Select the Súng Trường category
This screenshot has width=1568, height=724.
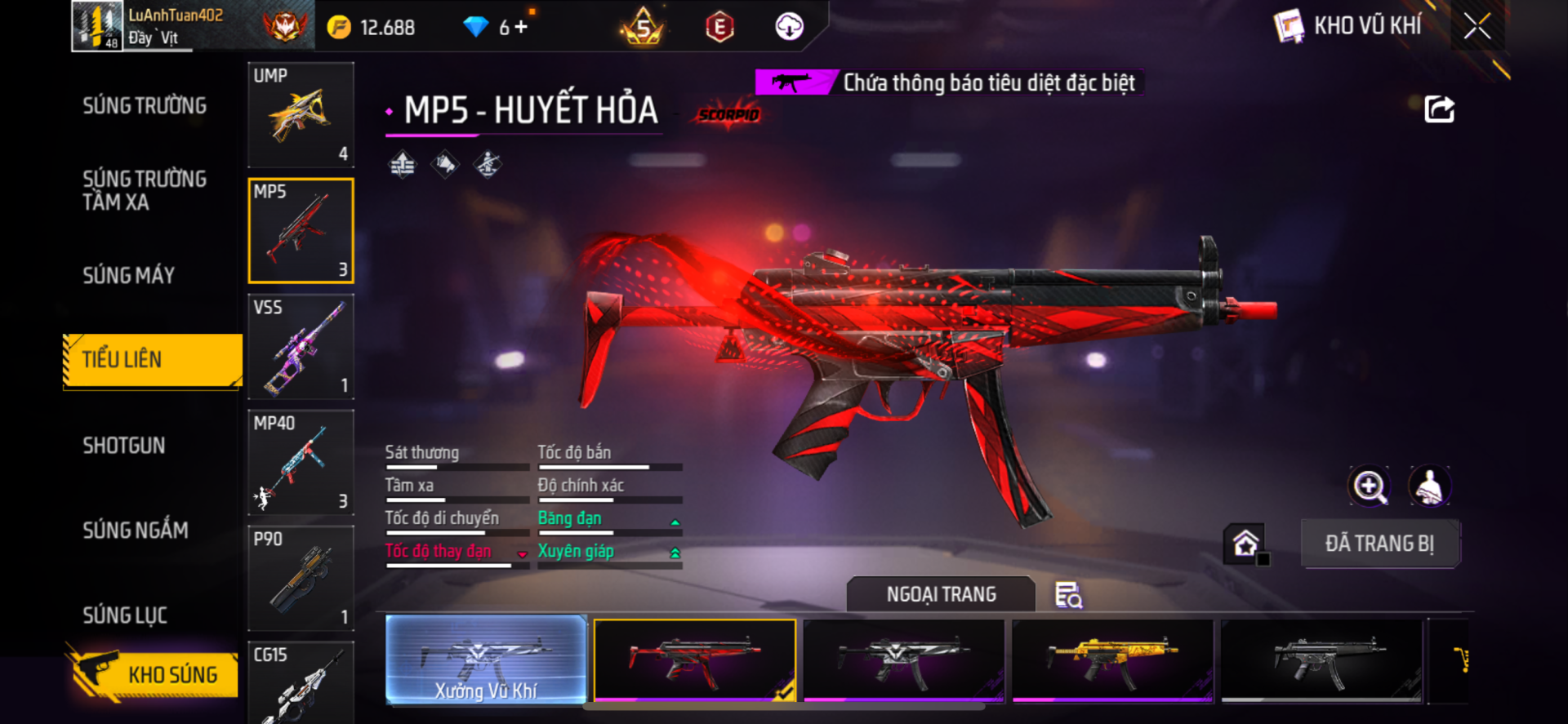[145, 106]
